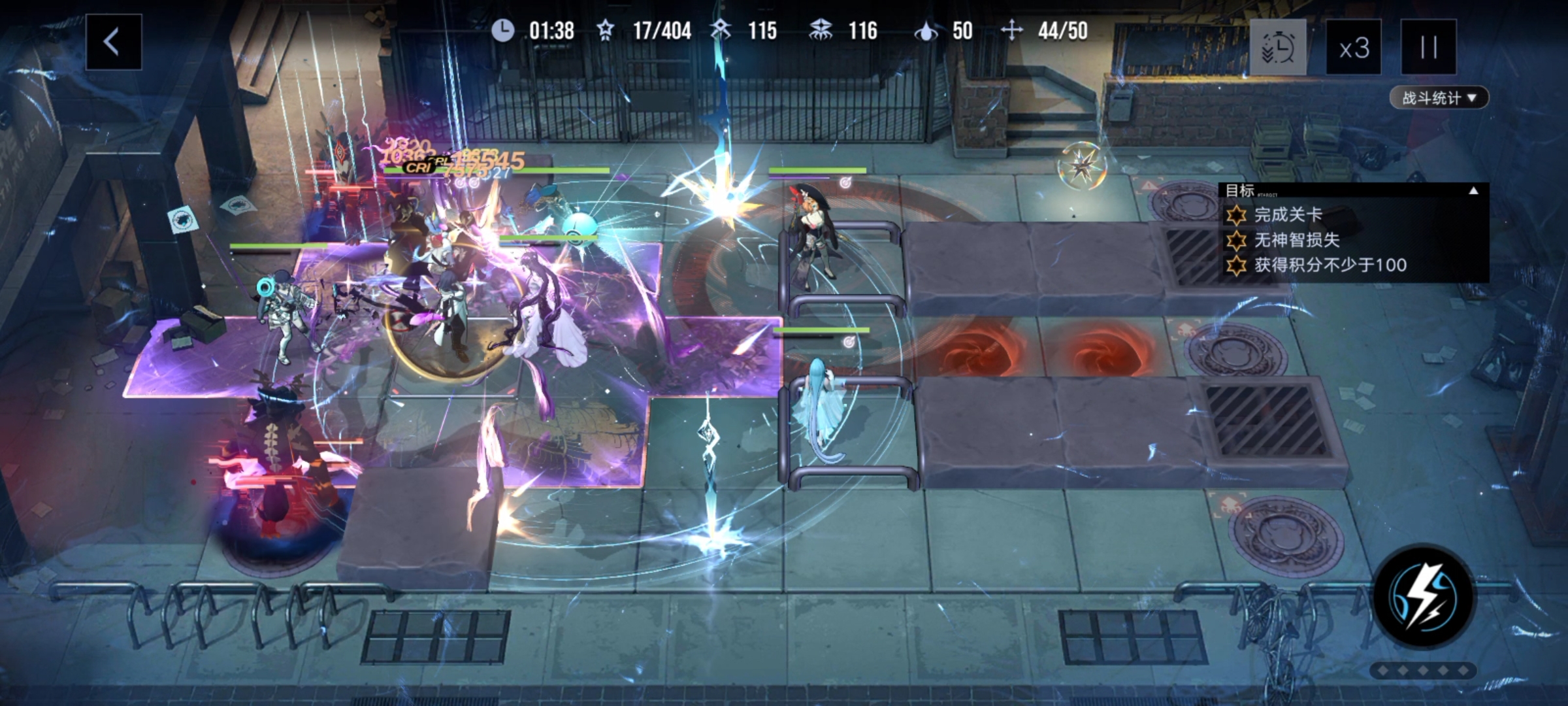
Task: Click the stopwatch slow-motion button
Action: point(1278,48)
